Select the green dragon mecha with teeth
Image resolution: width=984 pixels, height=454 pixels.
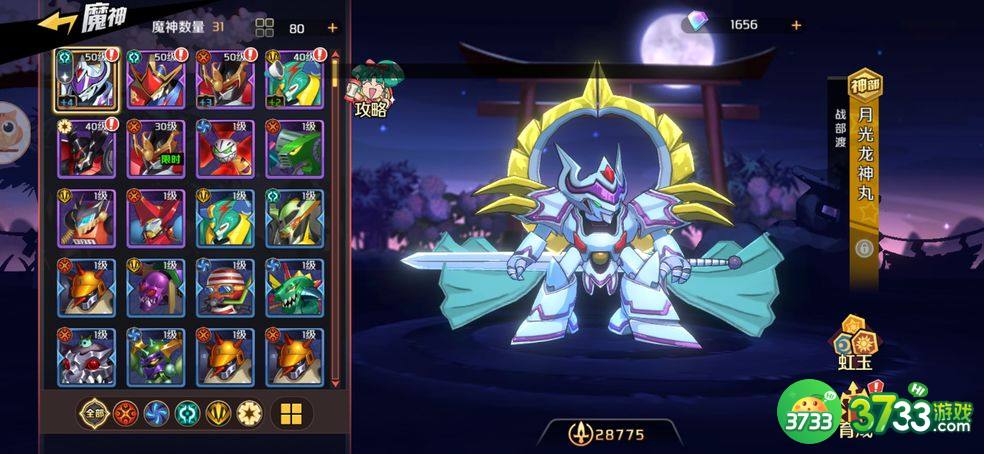pos(295,289)
